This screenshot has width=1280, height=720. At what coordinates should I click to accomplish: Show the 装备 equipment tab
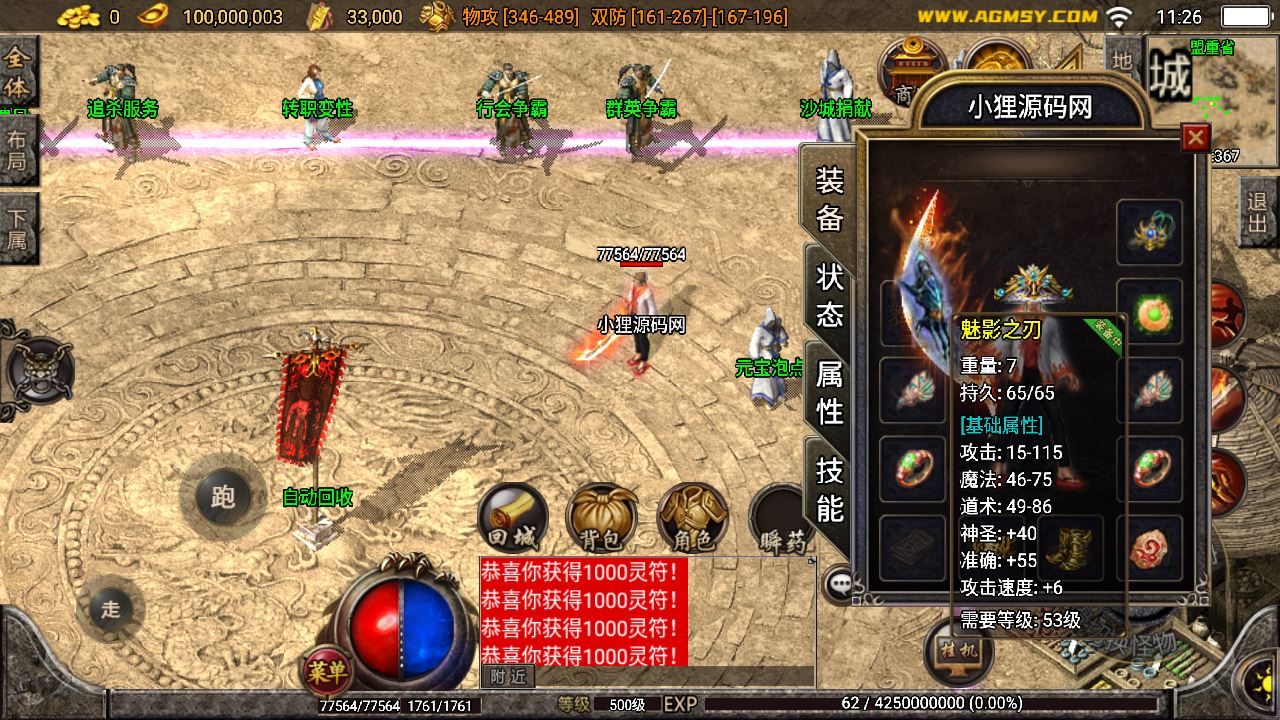coord(830,199)
